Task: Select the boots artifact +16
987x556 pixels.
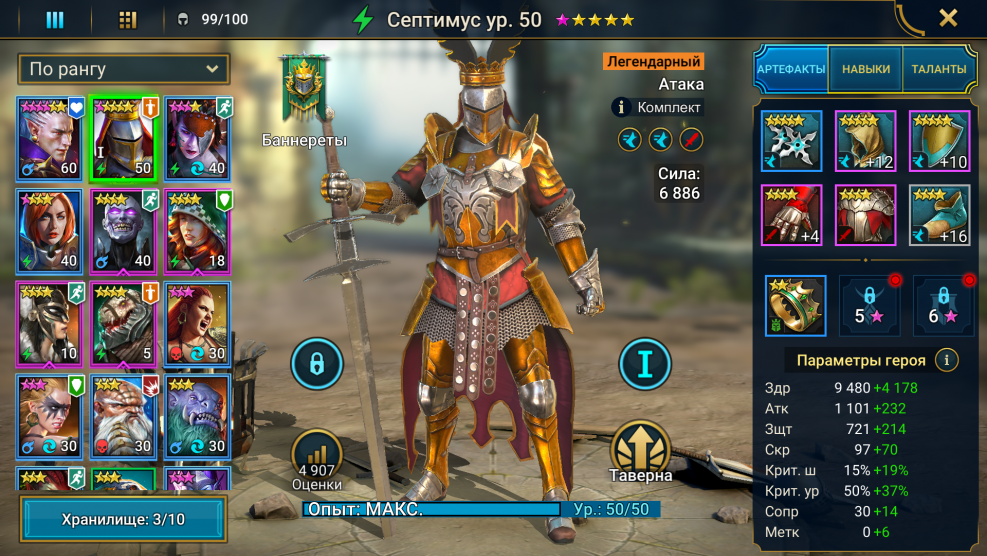Action: click(x=939, y=215)
